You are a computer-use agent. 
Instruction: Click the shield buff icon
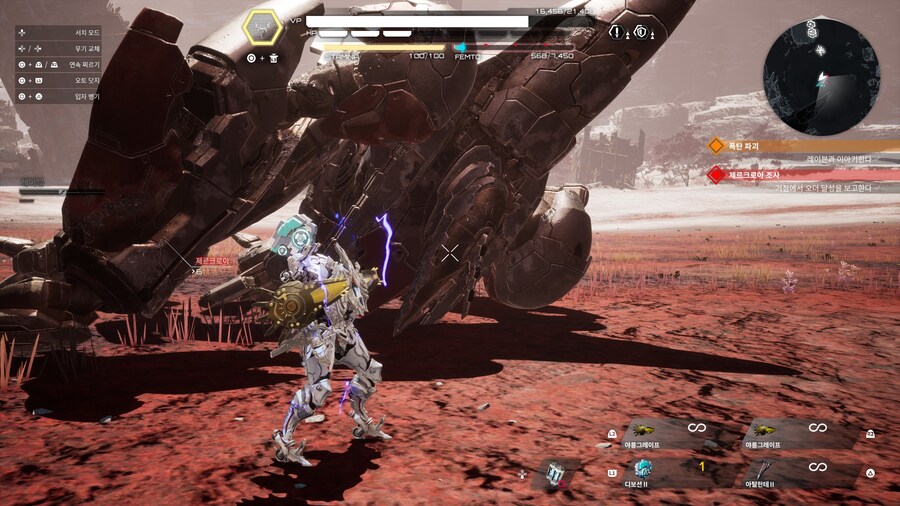(x=642, y=31)
